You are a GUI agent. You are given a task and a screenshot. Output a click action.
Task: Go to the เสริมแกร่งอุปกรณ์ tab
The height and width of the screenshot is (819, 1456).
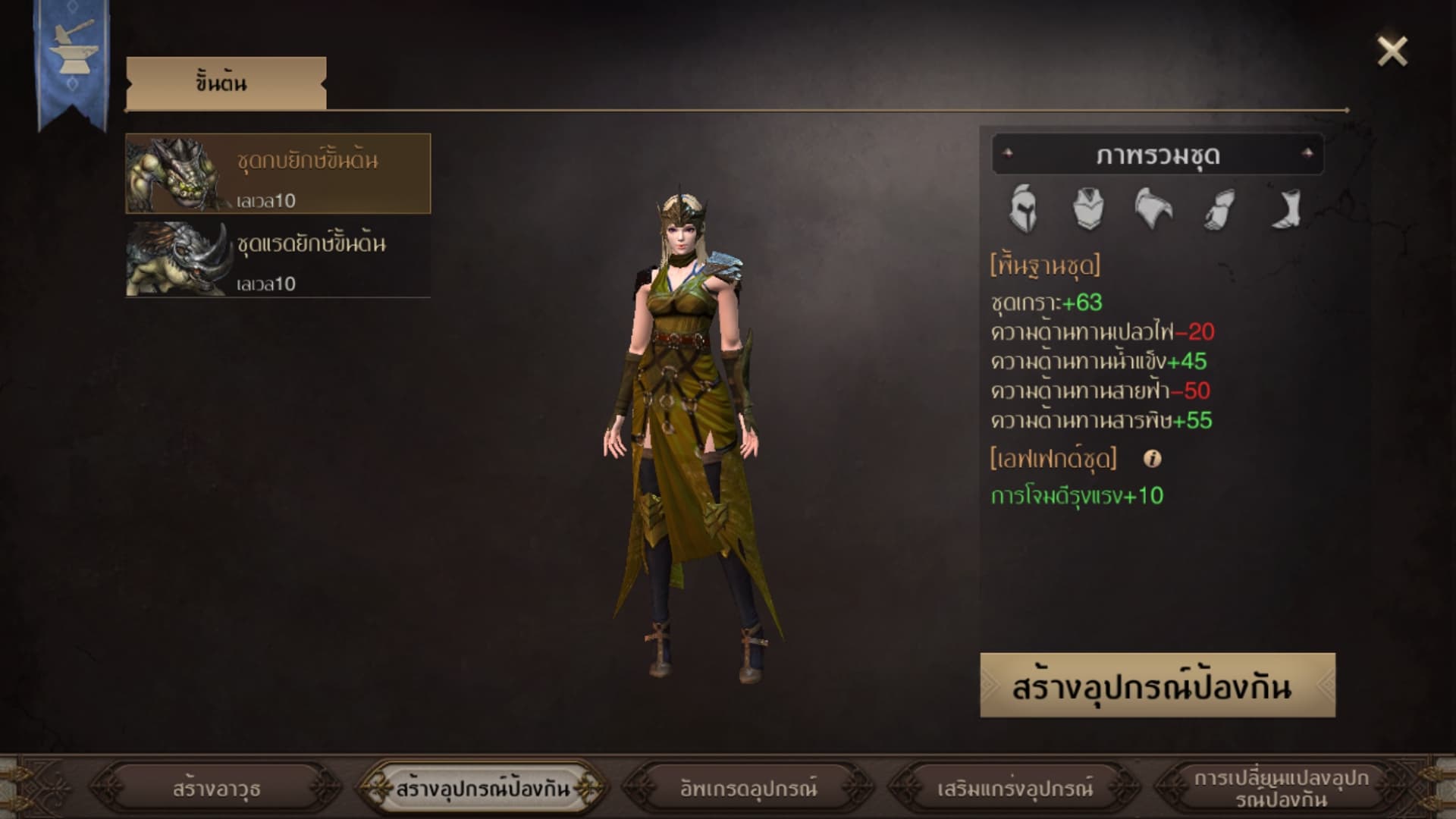coord(1015,789)
